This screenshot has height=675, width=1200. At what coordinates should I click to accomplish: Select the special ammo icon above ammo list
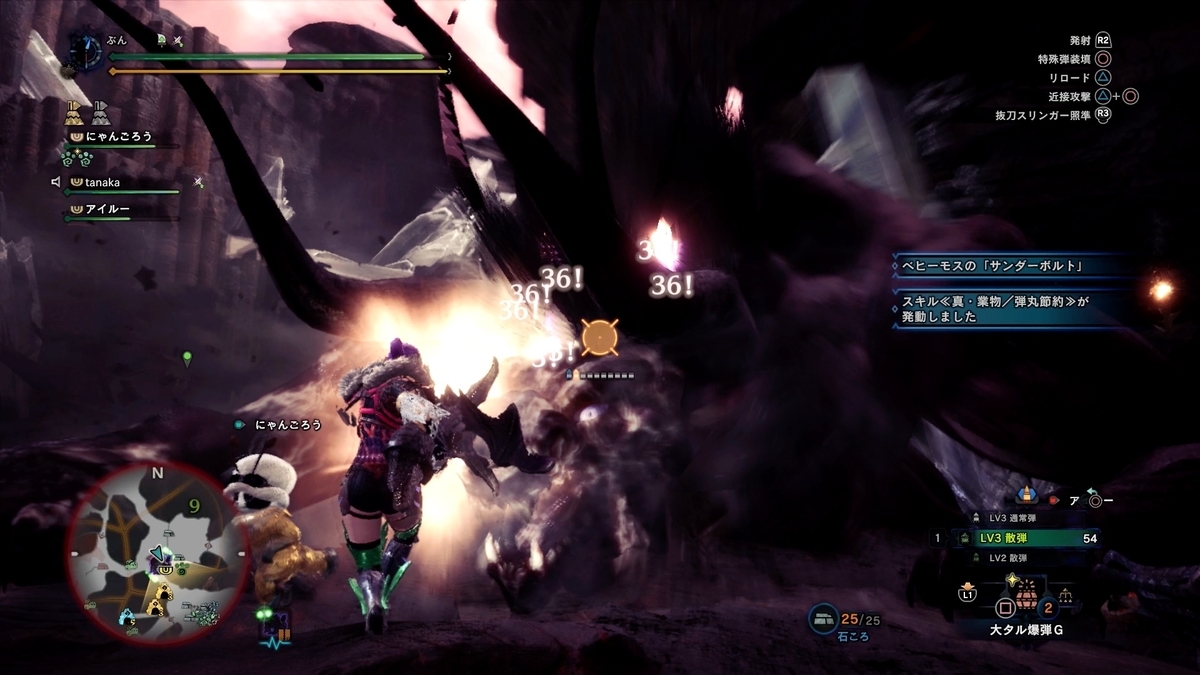(x=1027, y=495)
